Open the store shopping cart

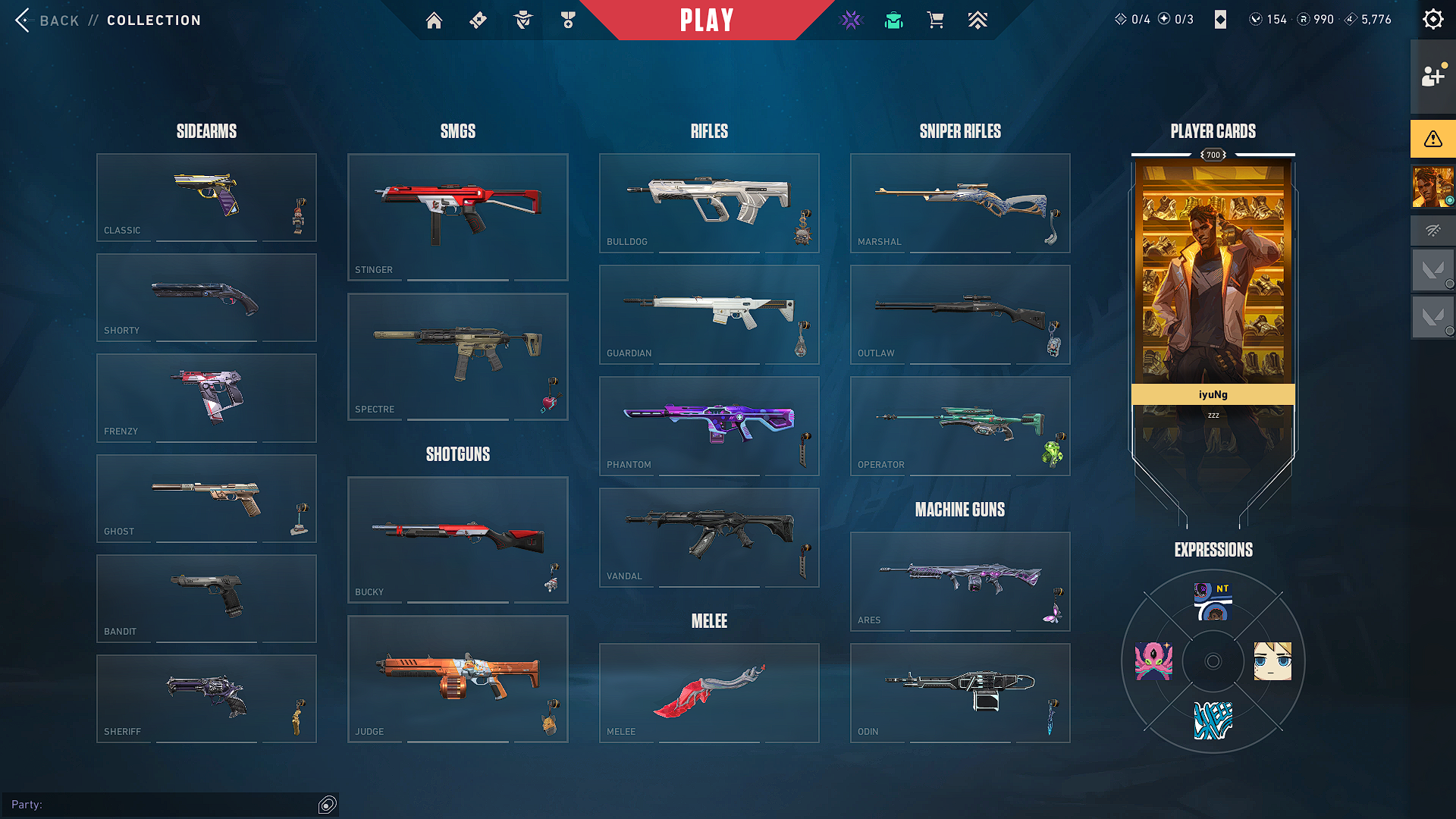pyautogui.click(x=936, y=20)
